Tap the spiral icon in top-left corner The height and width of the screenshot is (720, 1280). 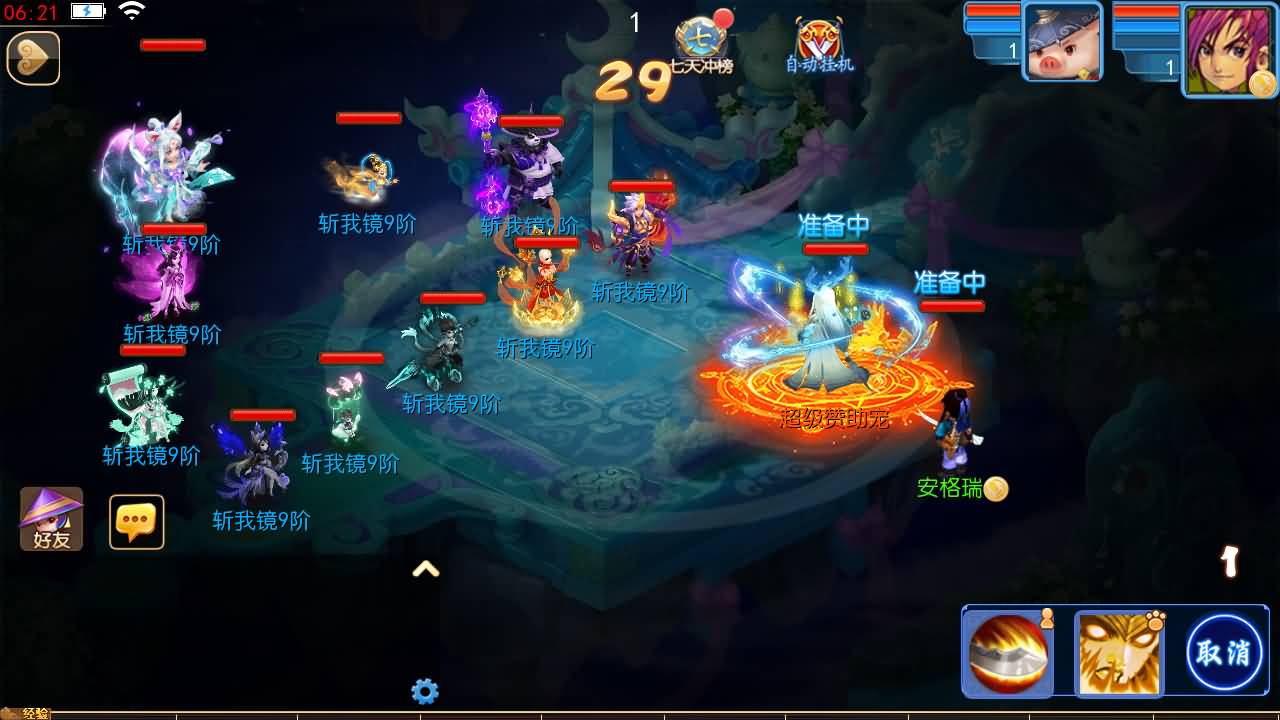point(33,58)
